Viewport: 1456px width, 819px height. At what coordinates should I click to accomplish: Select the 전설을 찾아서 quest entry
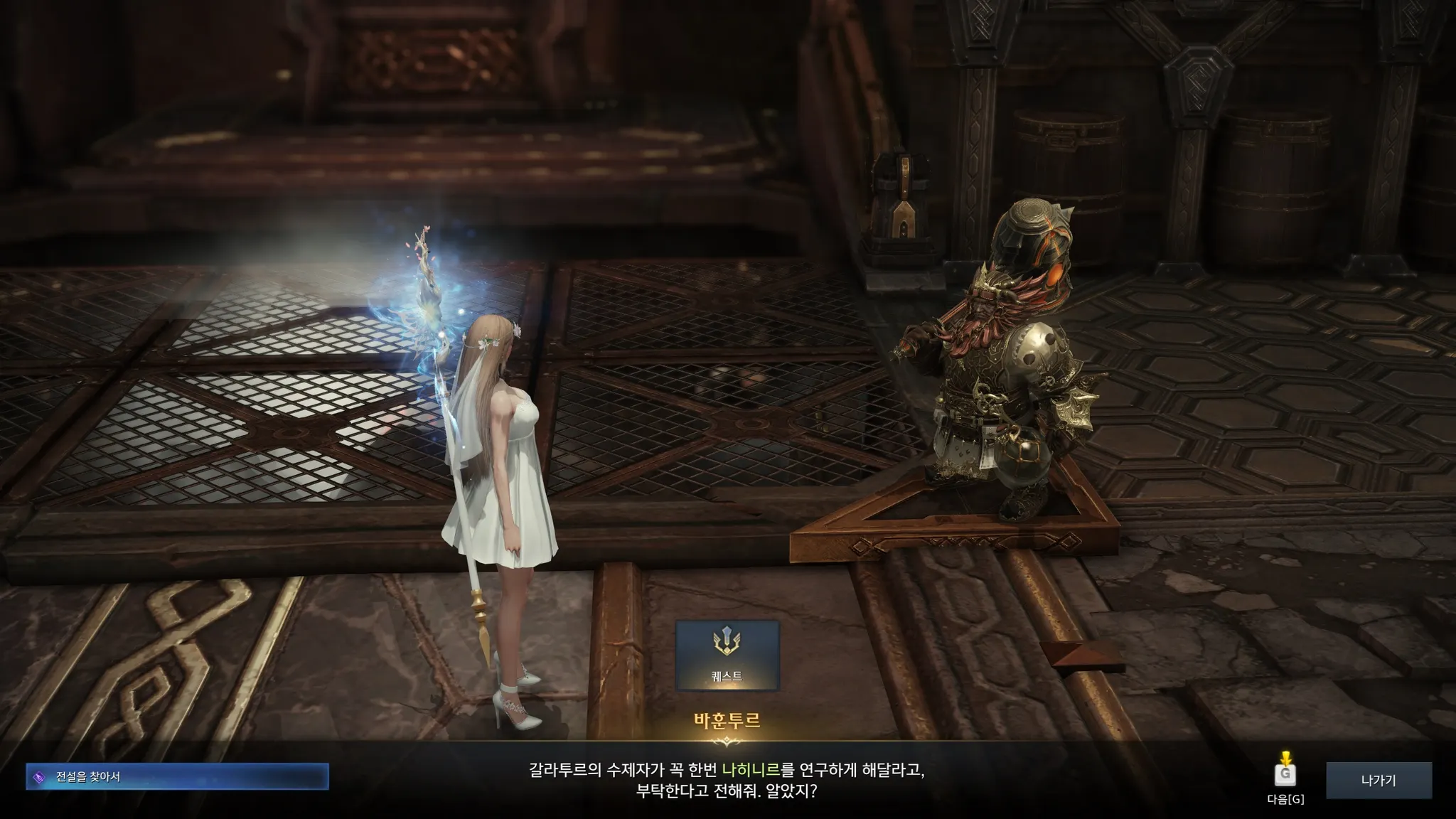(177, 777)
